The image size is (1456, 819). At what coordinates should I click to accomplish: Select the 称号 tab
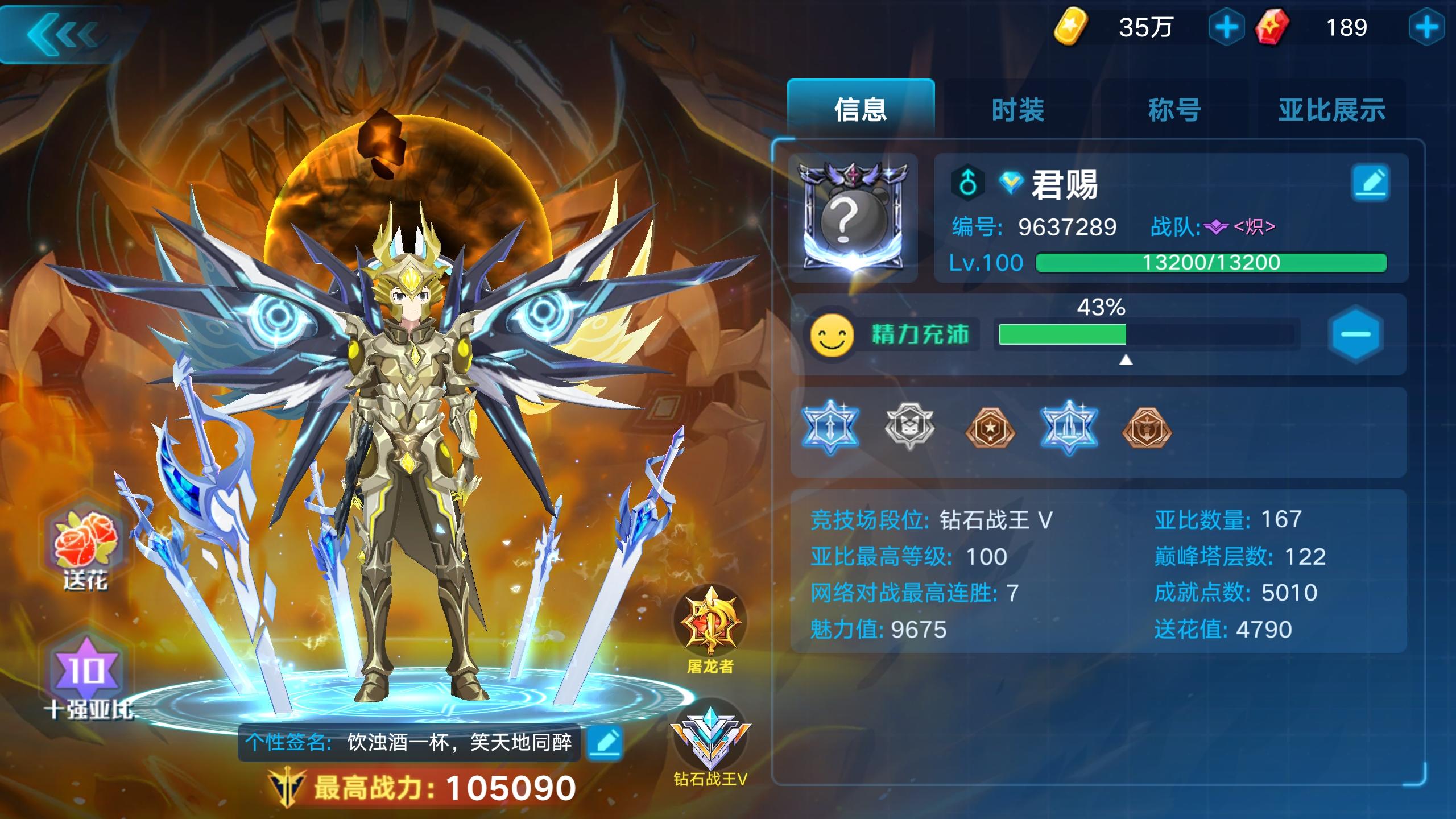(x=1176, y=111)
